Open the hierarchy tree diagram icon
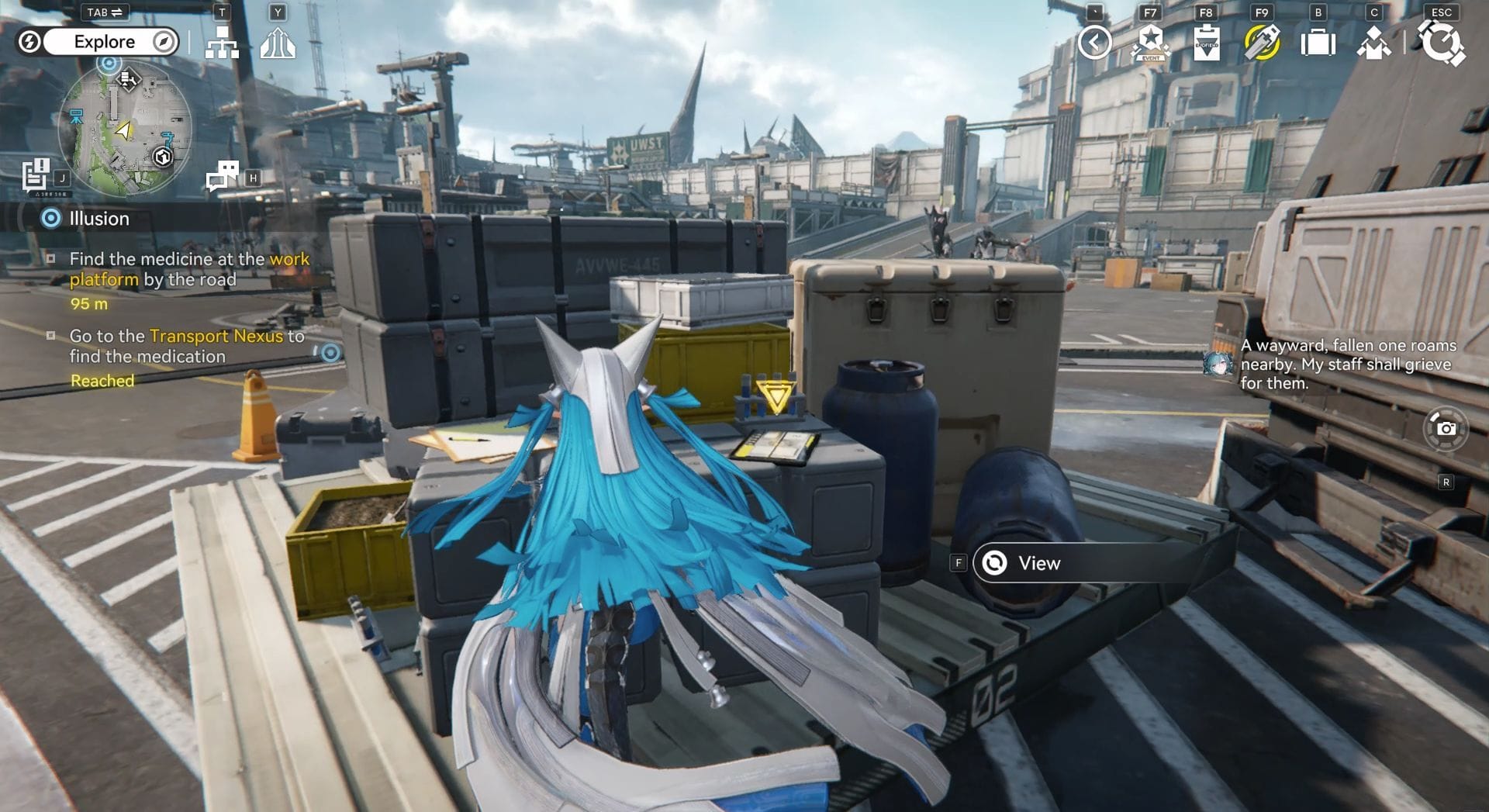The width and height of the screenshot is (1489, 812). (x=222, y=43)
